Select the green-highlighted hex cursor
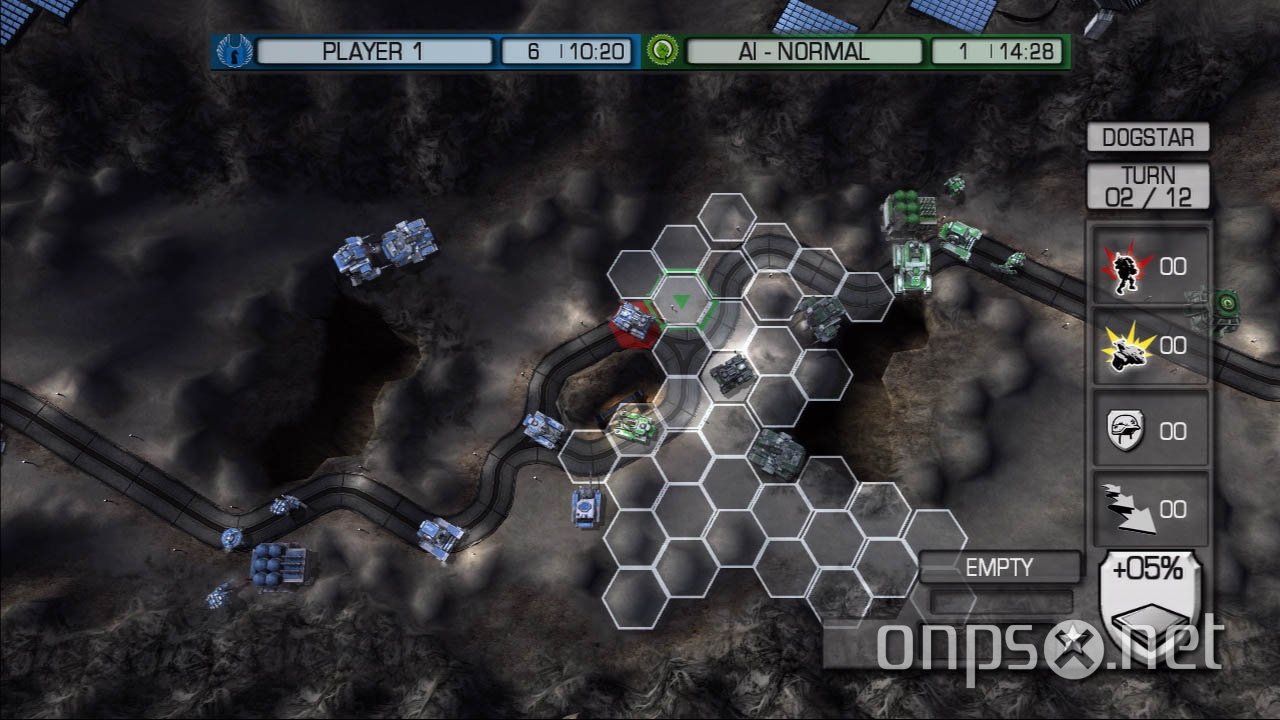 (681, 301)
